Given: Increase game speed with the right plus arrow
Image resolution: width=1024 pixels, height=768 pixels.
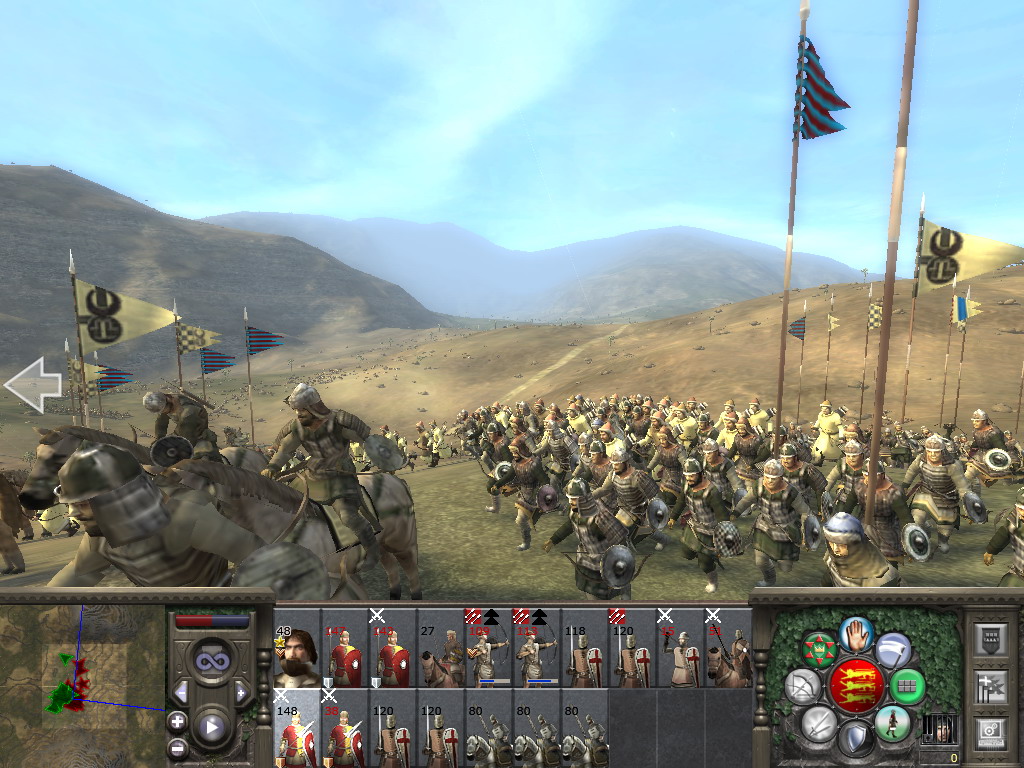Looking at the screenshot, I should pos(241,692).
